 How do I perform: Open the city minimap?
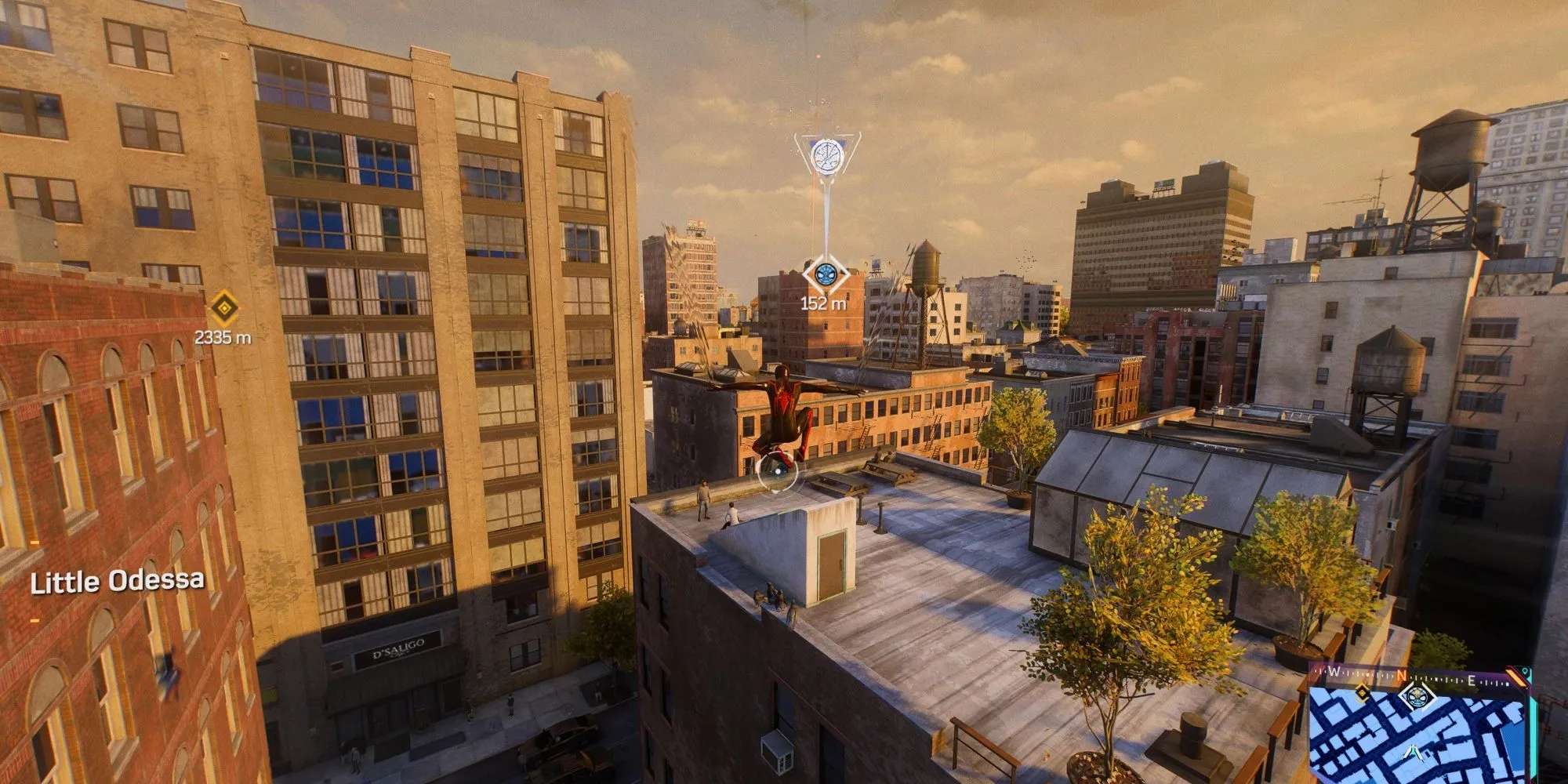tap(1419, 737)
